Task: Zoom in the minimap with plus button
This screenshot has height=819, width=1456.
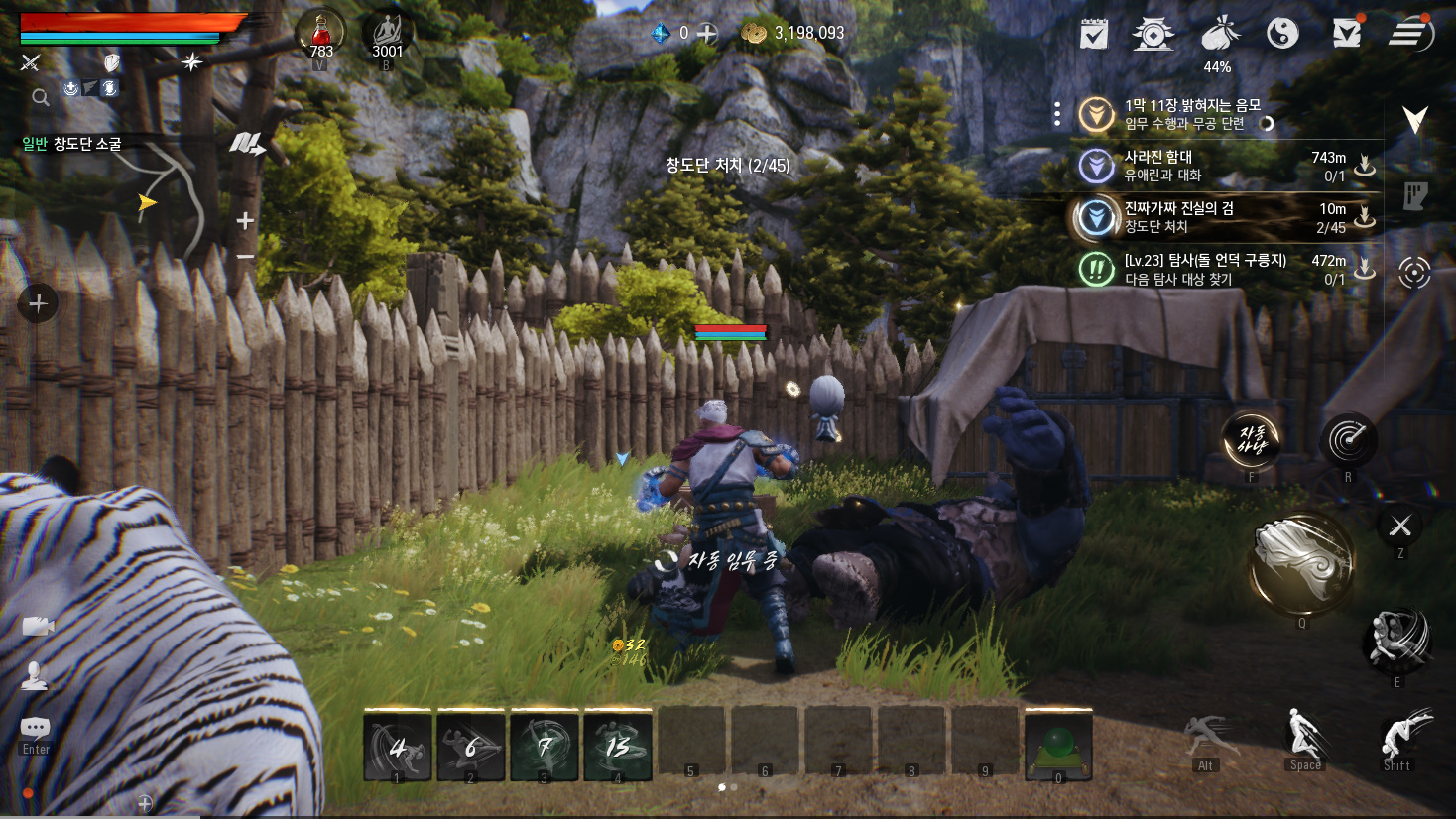Action: 245,220
